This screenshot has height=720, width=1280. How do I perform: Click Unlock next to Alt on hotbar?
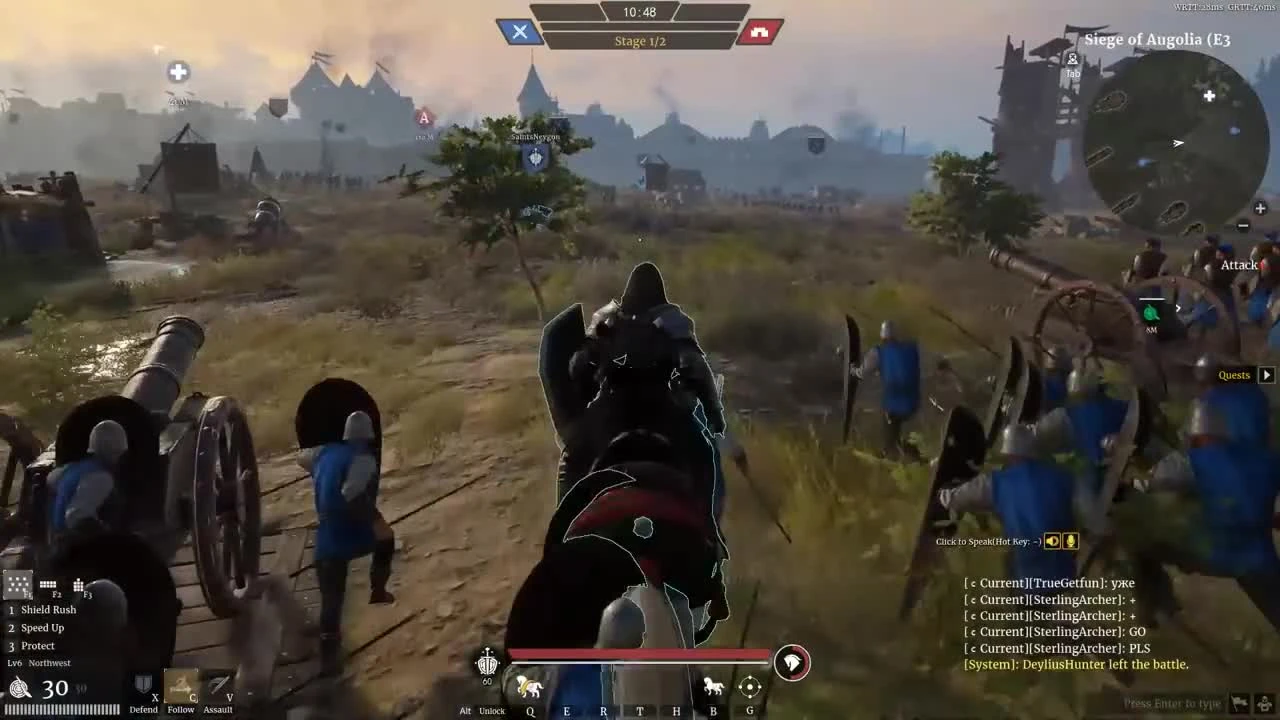pos(492,710)
